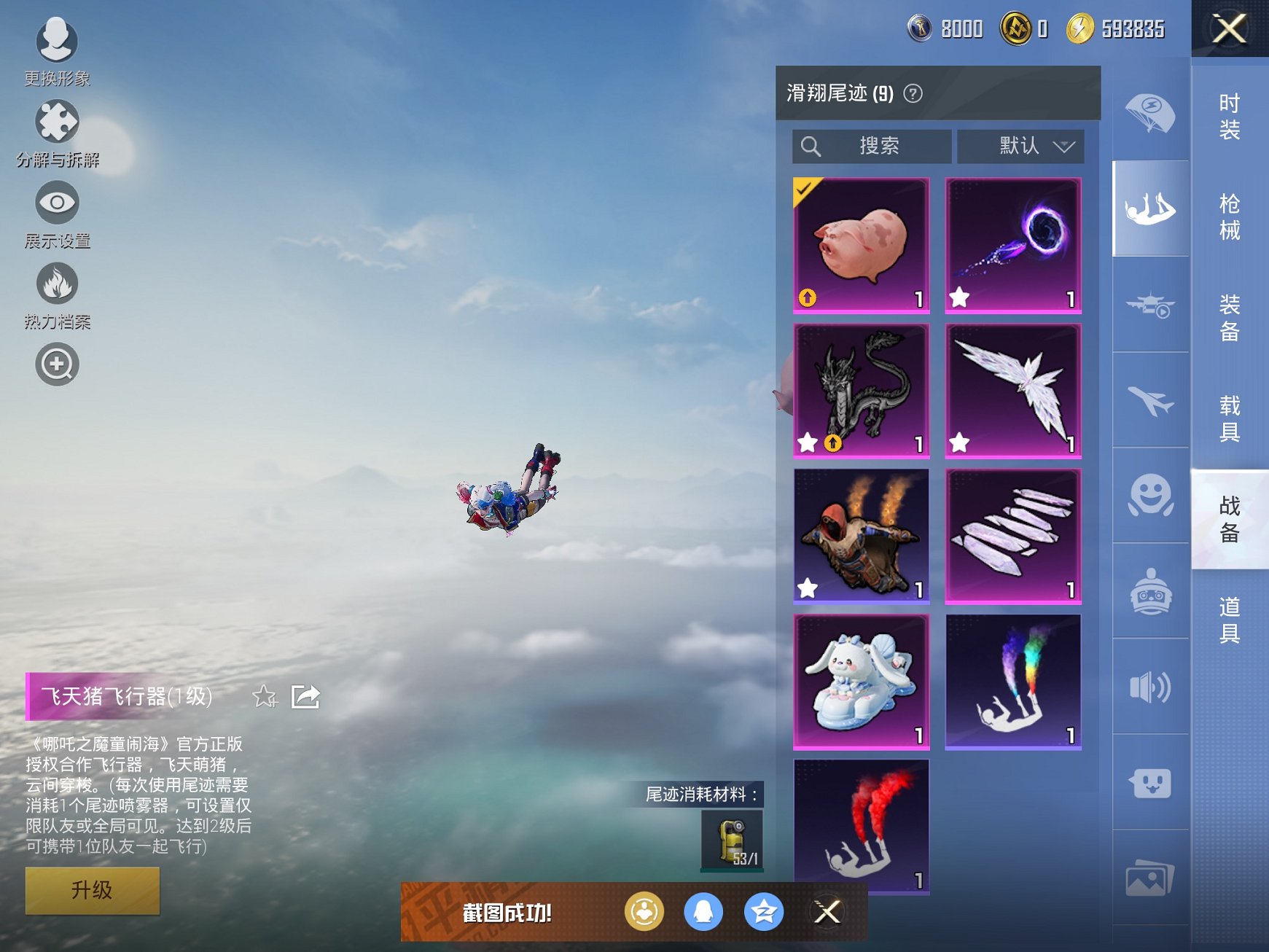Select the flying pig trail thumbnail

coord(861,245)
